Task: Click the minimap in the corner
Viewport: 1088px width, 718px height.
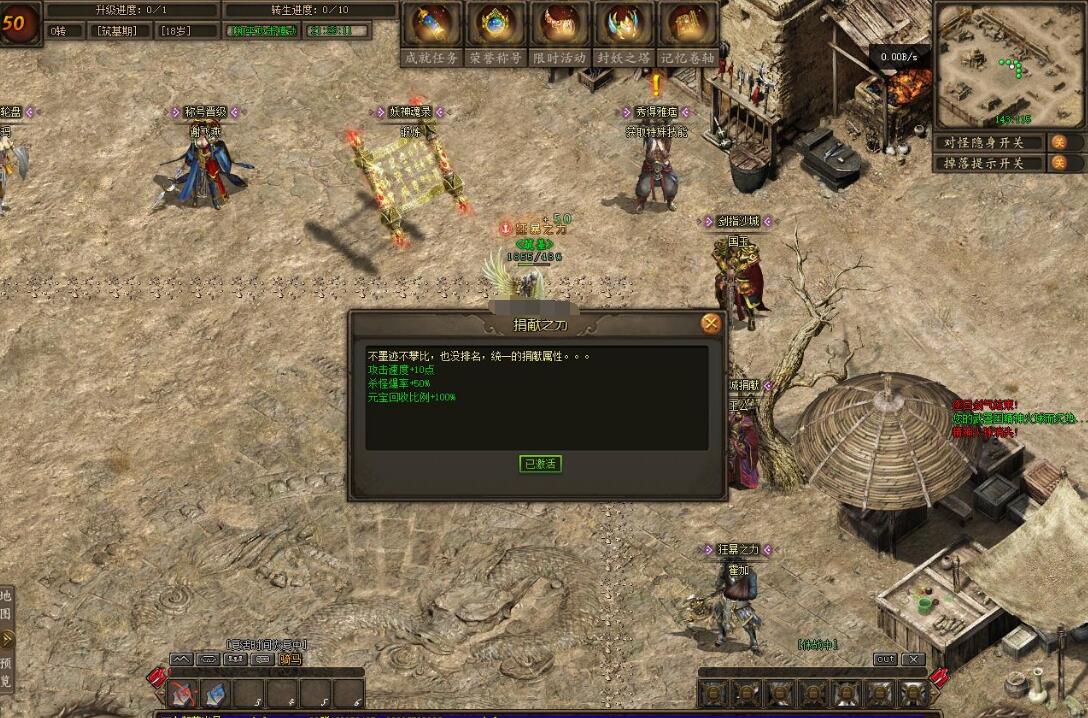Action: 1009,64
